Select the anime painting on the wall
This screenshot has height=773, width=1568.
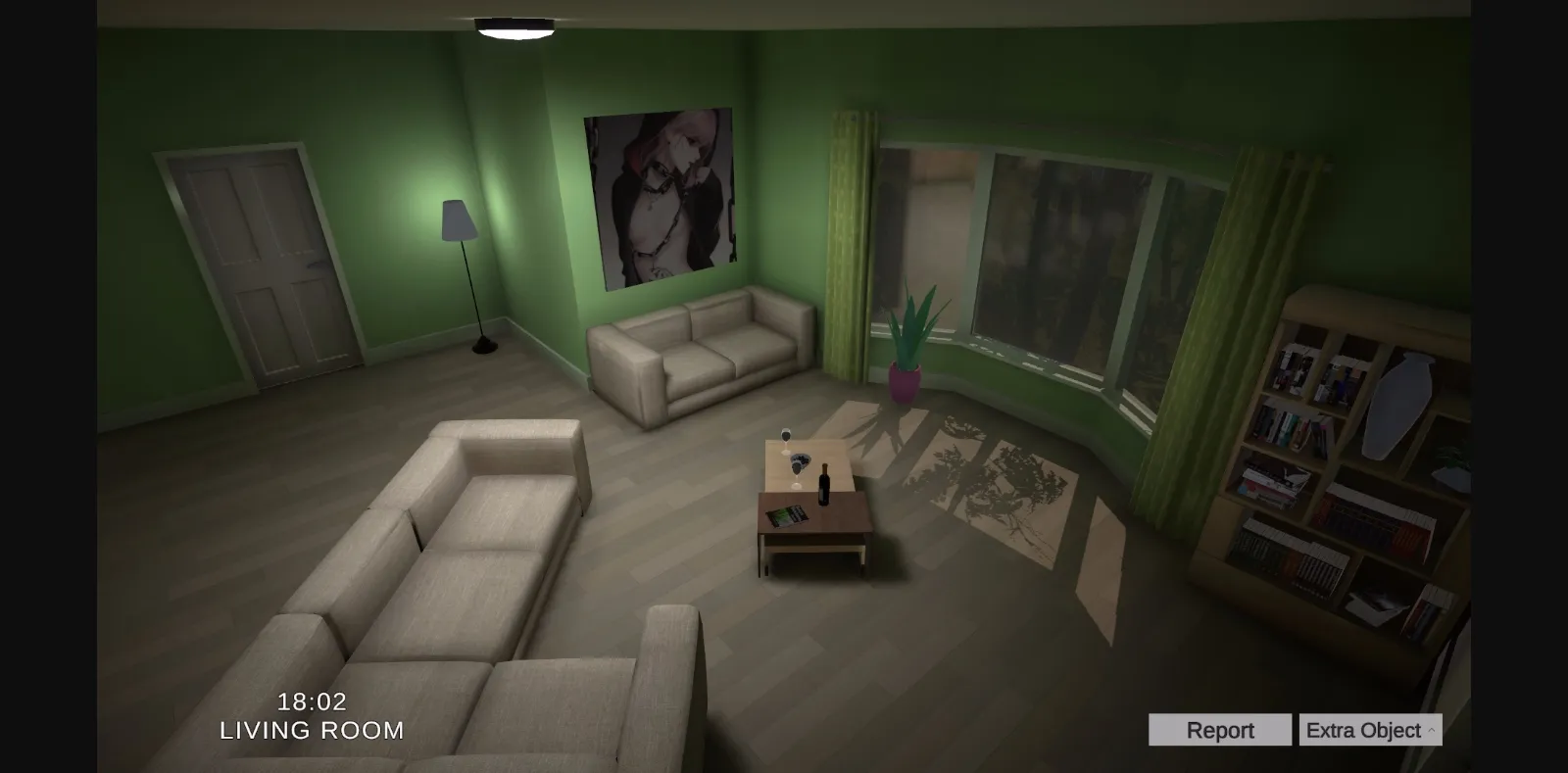(659, 196)
